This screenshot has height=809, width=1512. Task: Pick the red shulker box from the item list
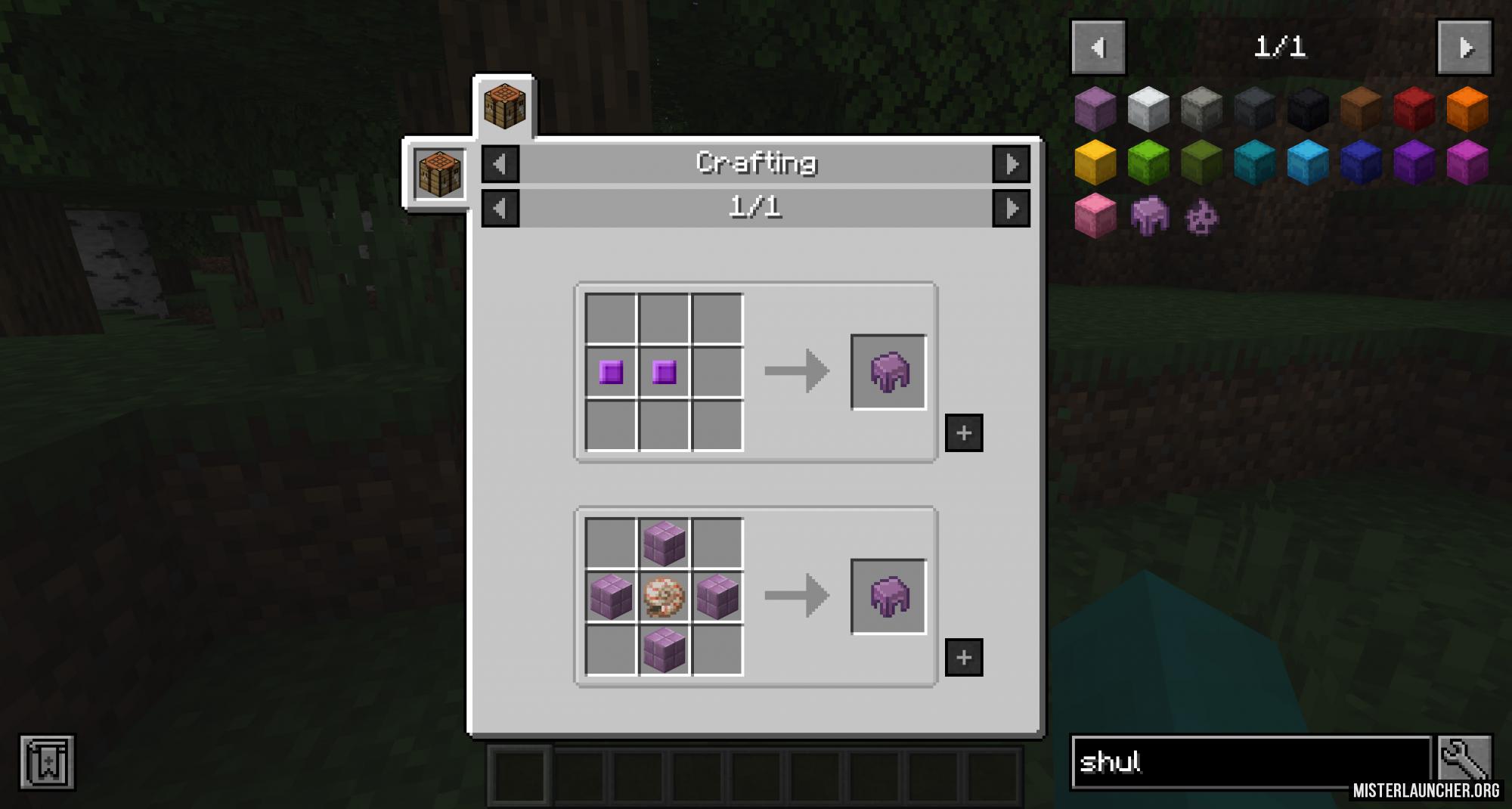[x=1414, y=108]
